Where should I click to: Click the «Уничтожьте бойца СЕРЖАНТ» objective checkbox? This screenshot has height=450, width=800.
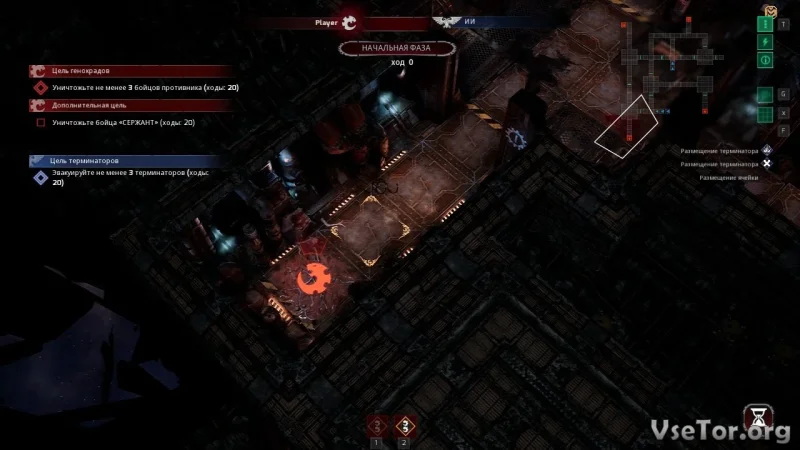[41, 123]
